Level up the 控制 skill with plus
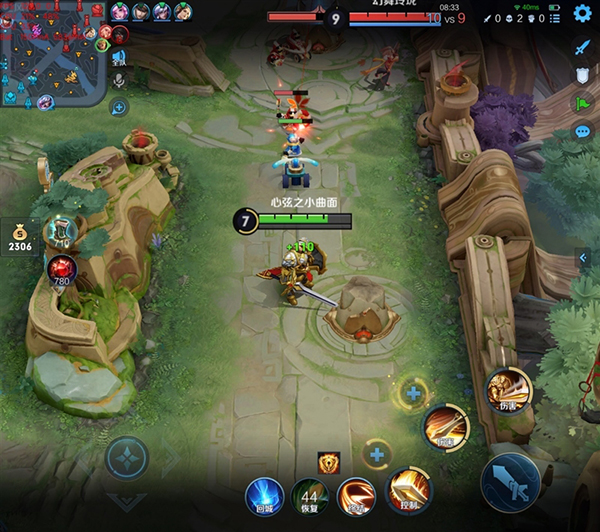The image size is (600, 532). pyautogui.click(x=376, y=456)
